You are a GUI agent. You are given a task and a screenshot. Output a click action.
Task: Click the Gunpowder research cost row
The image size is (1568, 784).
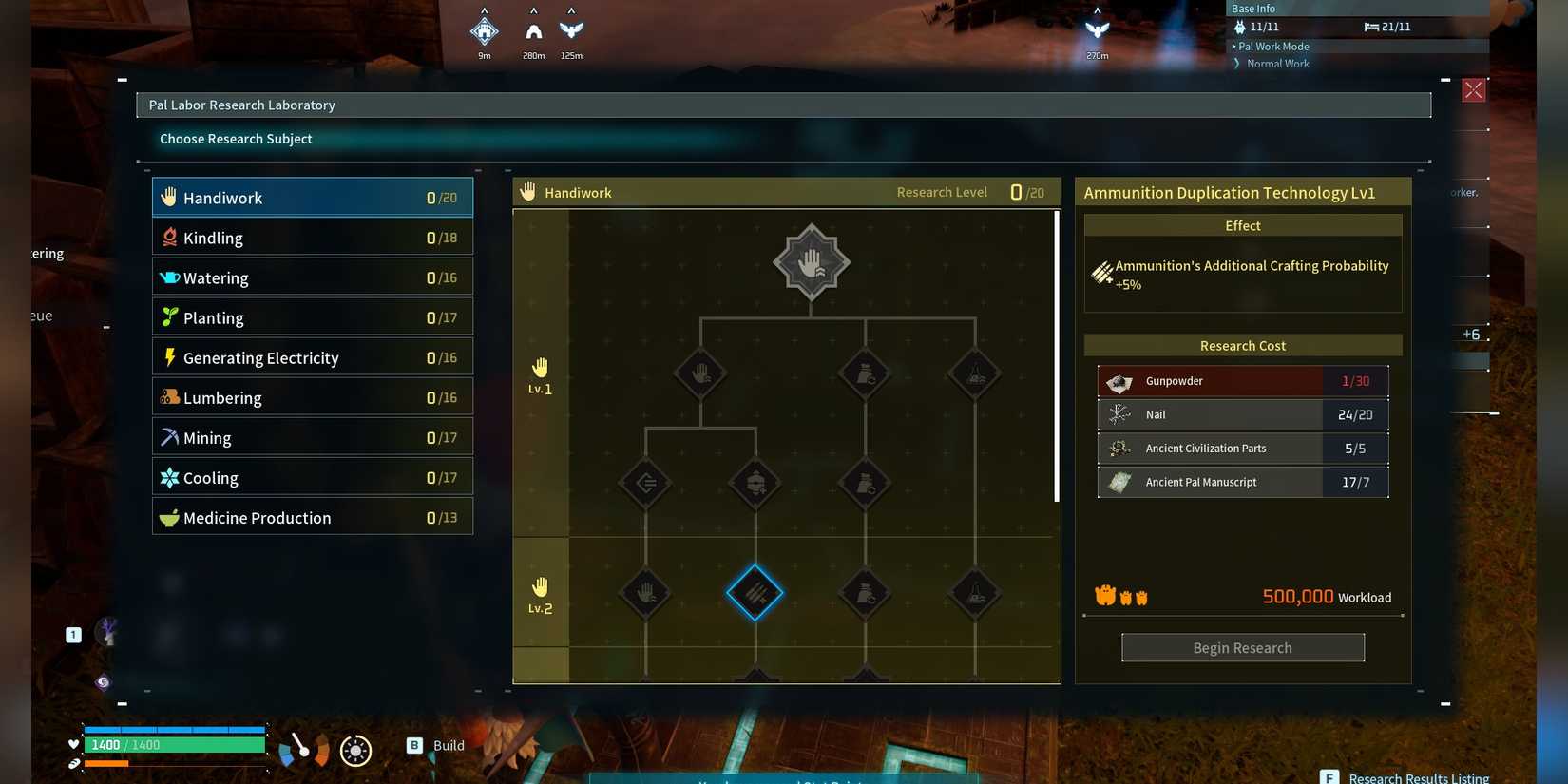(1242, 381)
